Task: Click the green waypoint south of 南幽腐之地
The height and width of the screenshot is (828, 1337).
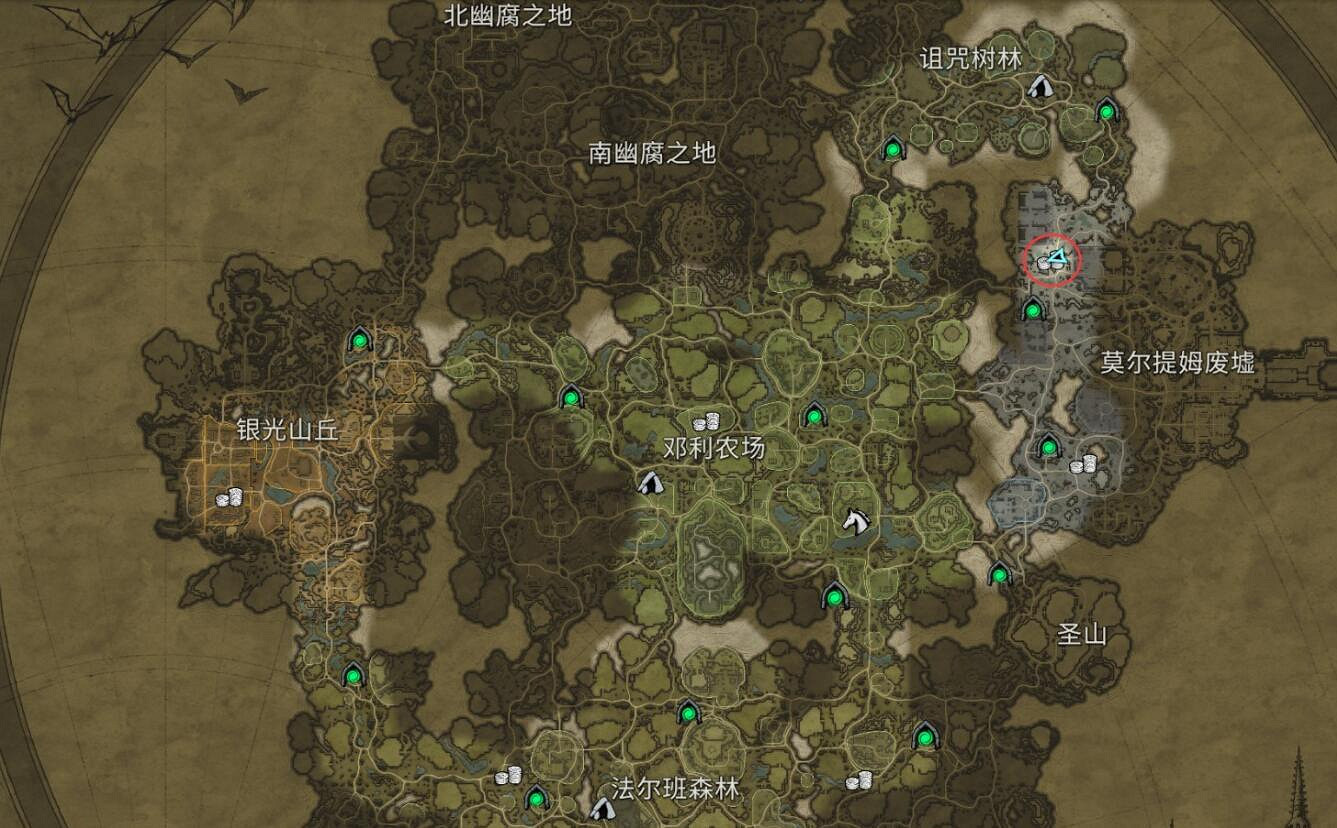Action: click(x=893, y=151)
